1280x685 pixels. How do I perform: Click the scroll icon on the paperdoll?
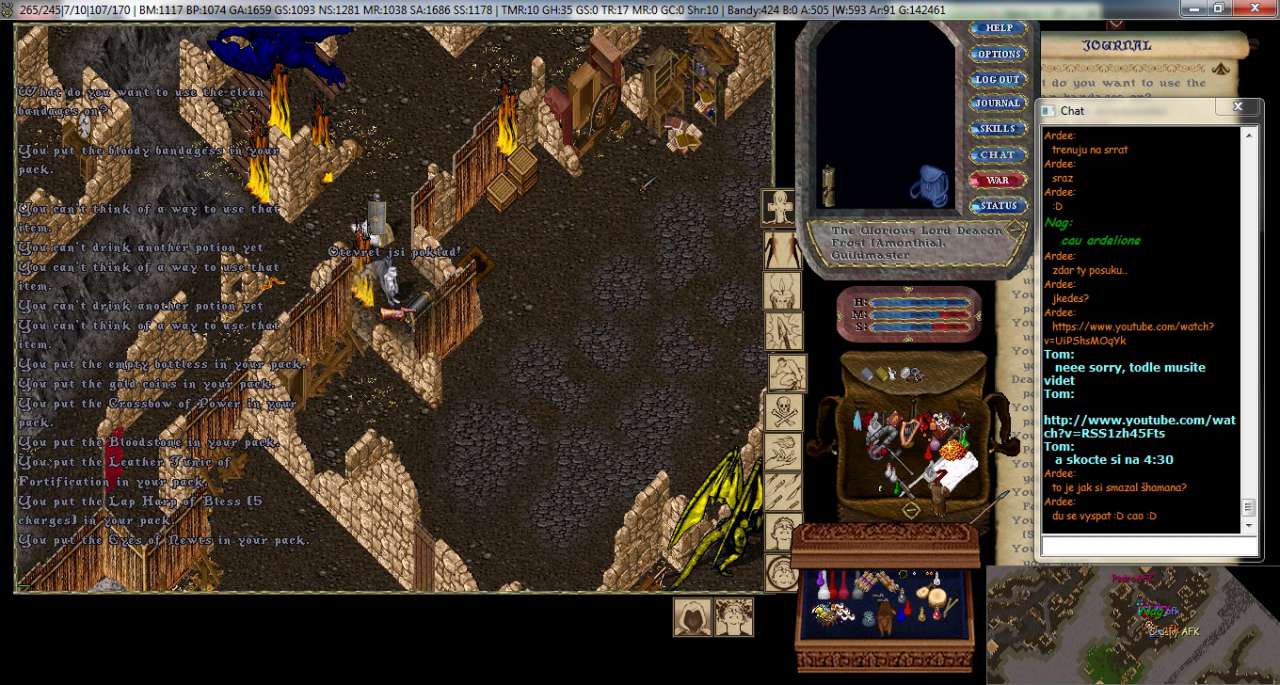point(828,185)
